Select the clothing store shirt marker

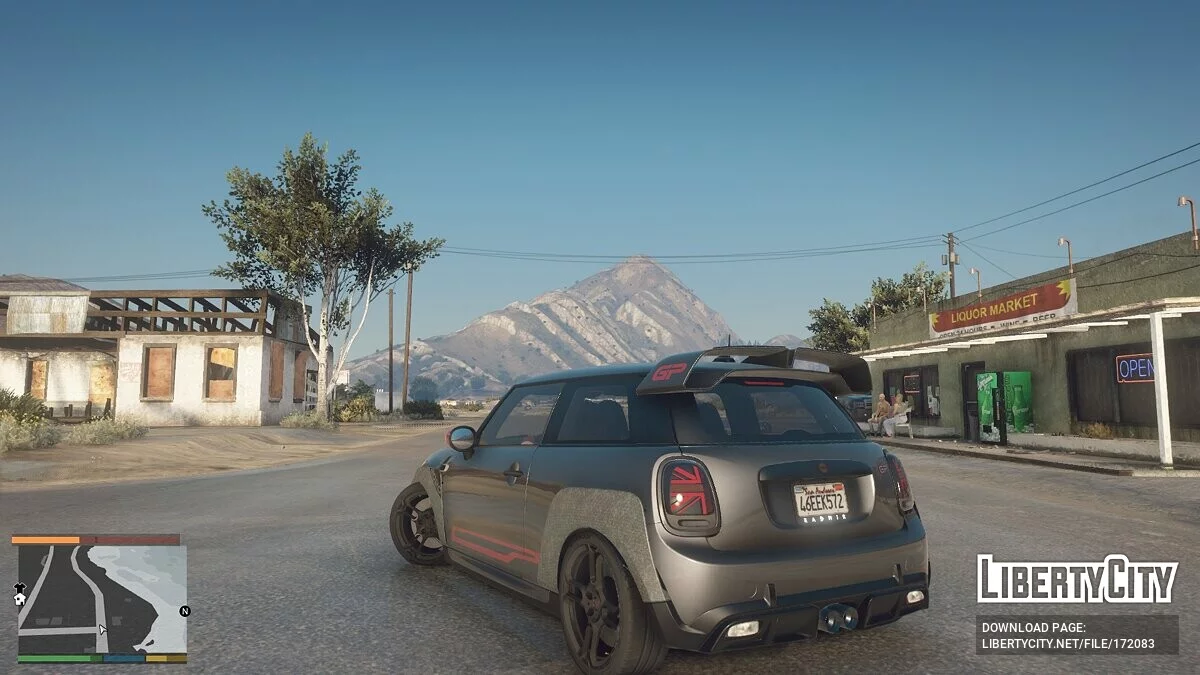pos(19,588)
